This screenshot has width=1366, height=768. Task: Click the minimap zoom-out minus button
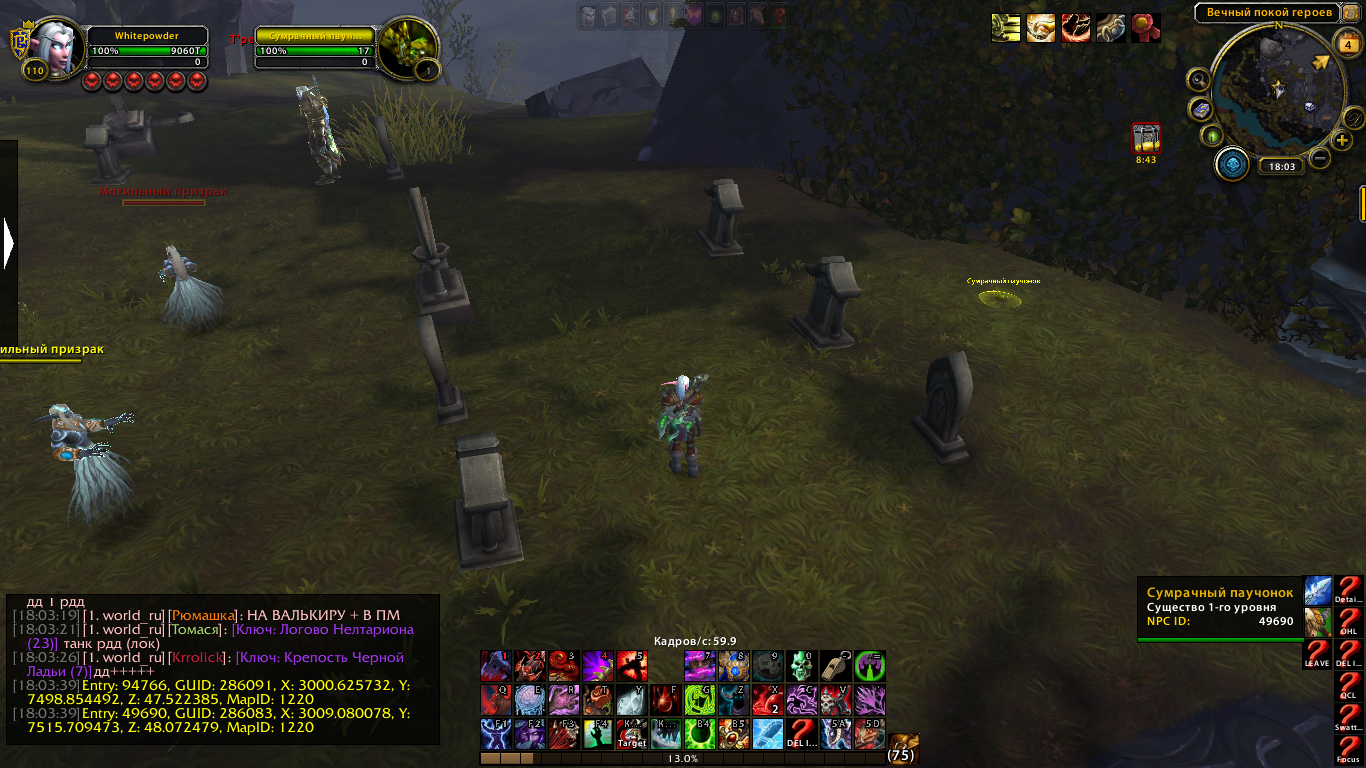[x=1320, y=158]
